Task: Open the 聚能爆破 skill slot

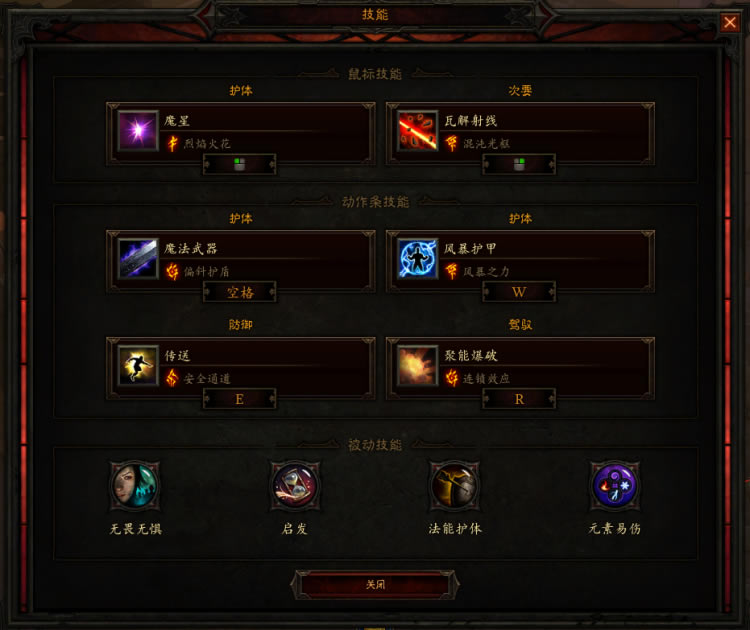Action: point(521,366)
